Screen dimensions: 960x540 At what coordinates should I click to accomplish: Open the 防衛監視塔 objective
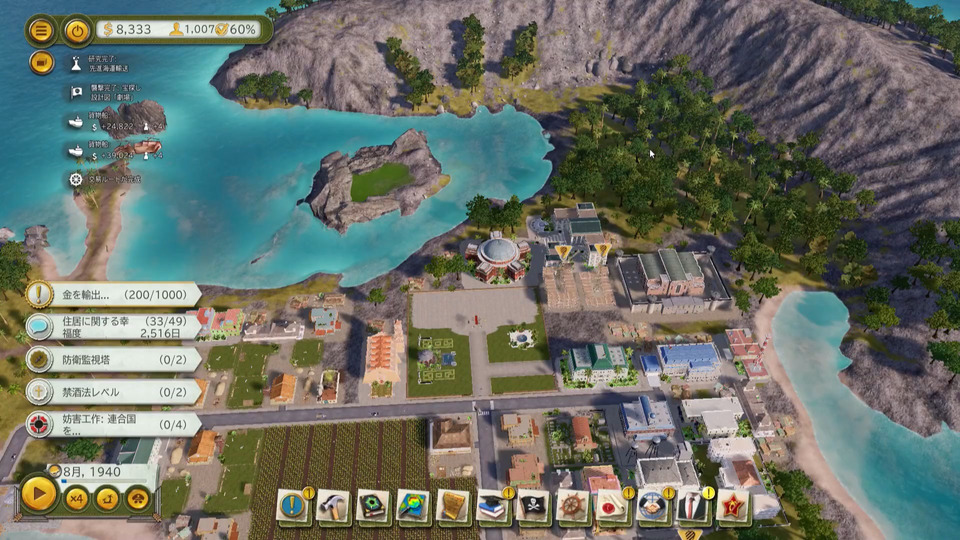110,359
